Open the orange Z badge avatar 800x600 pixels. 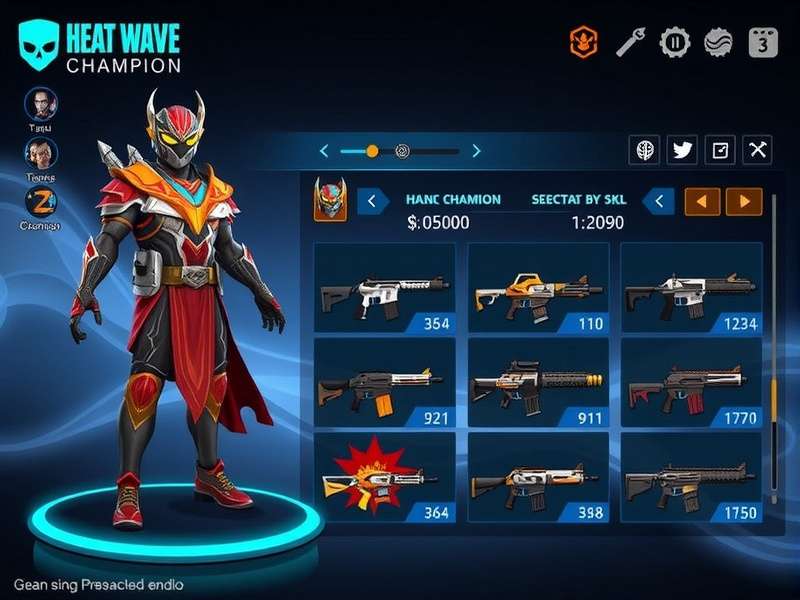click(x=41, y=203)
